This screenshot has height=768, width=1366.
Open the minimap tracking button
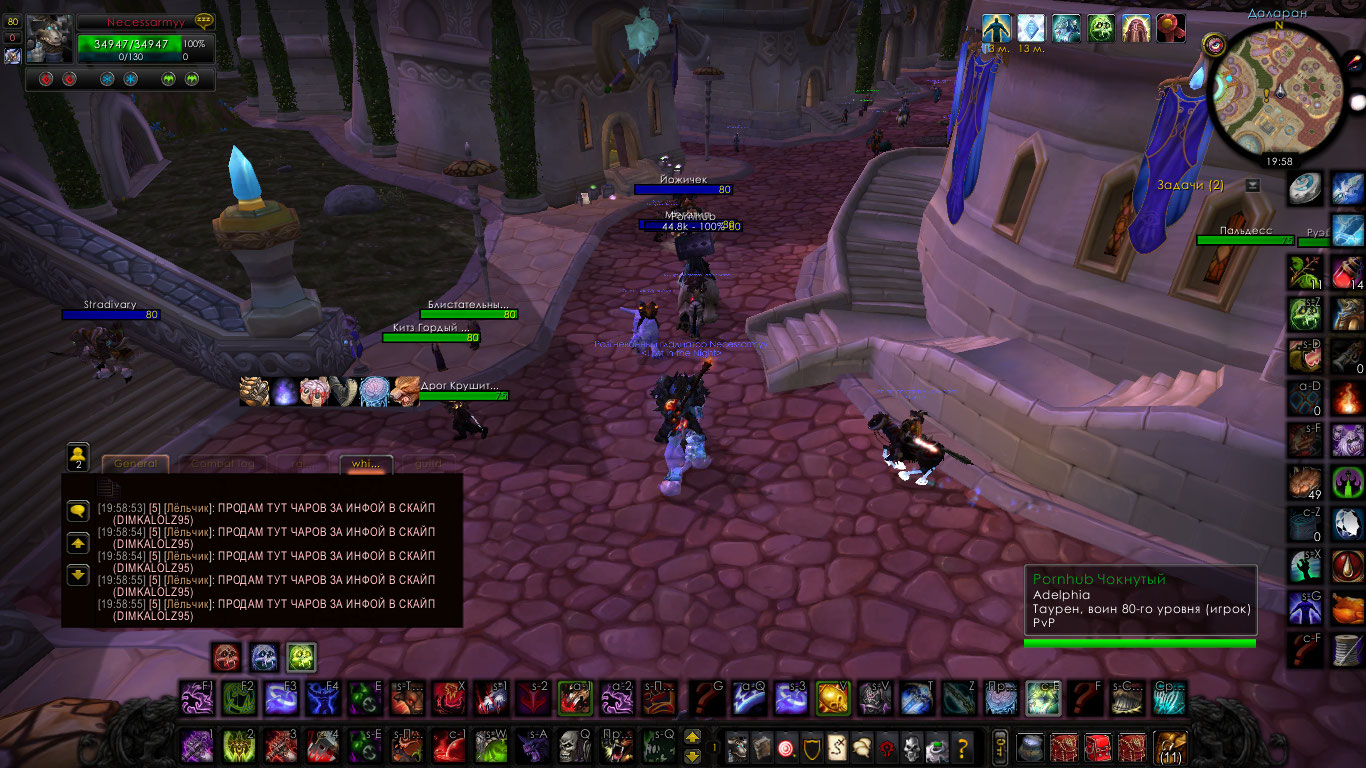pos(1214,44)
